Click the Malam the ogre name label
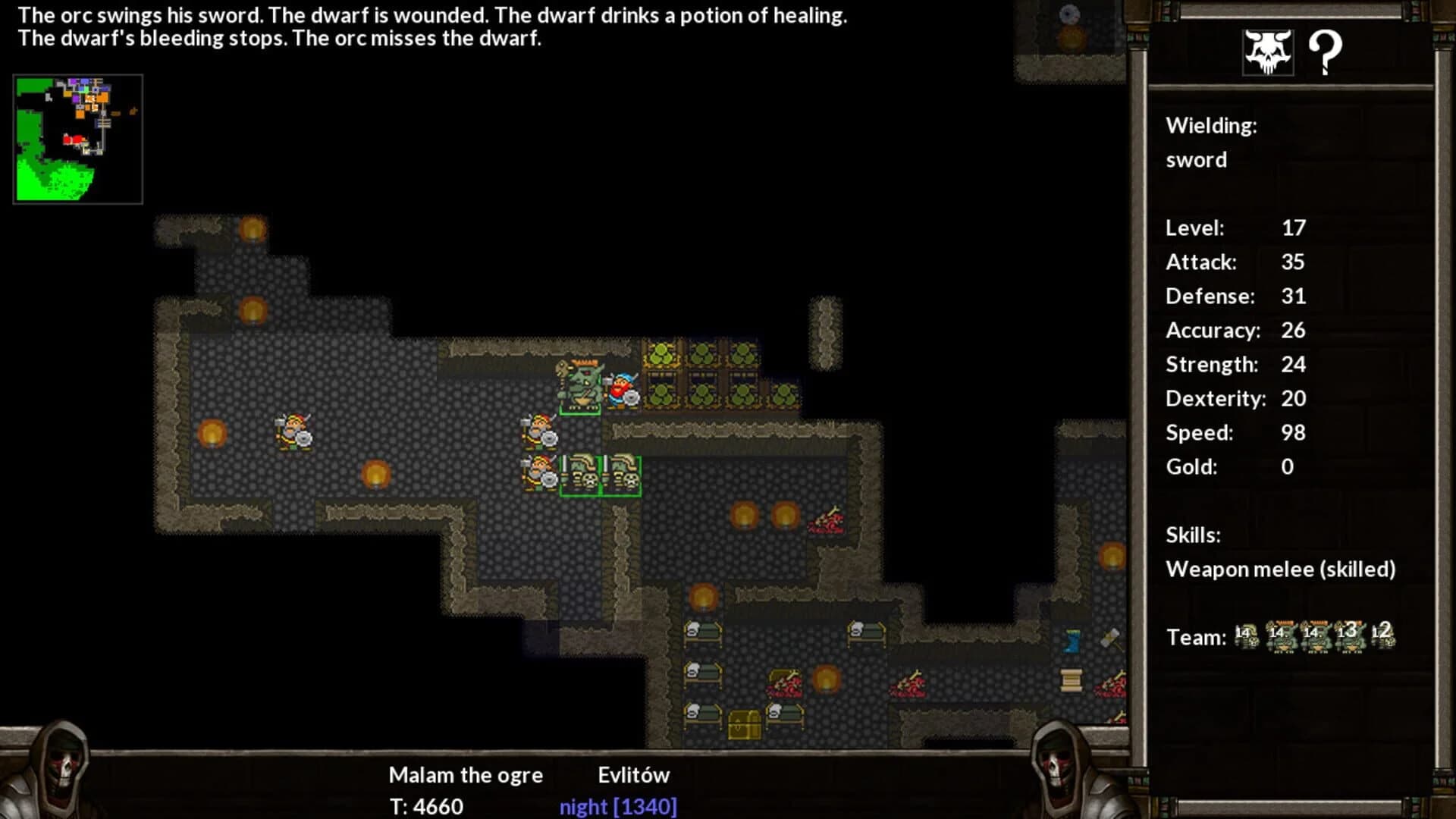This screenshot has width=1456, height=819. click(x=465, y=774)
